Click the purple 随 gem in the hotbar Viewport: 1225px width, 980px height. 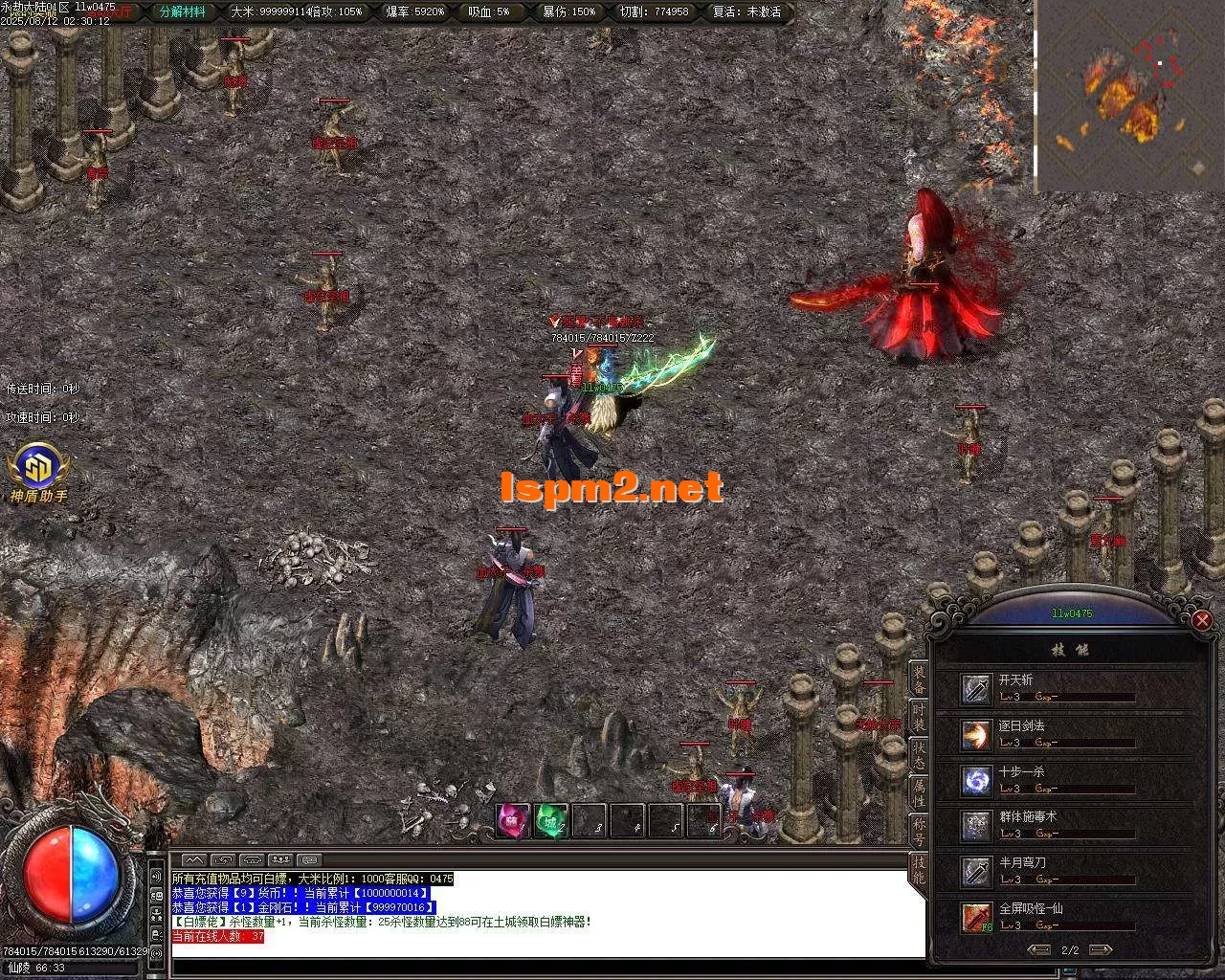[x=512, y=820]
